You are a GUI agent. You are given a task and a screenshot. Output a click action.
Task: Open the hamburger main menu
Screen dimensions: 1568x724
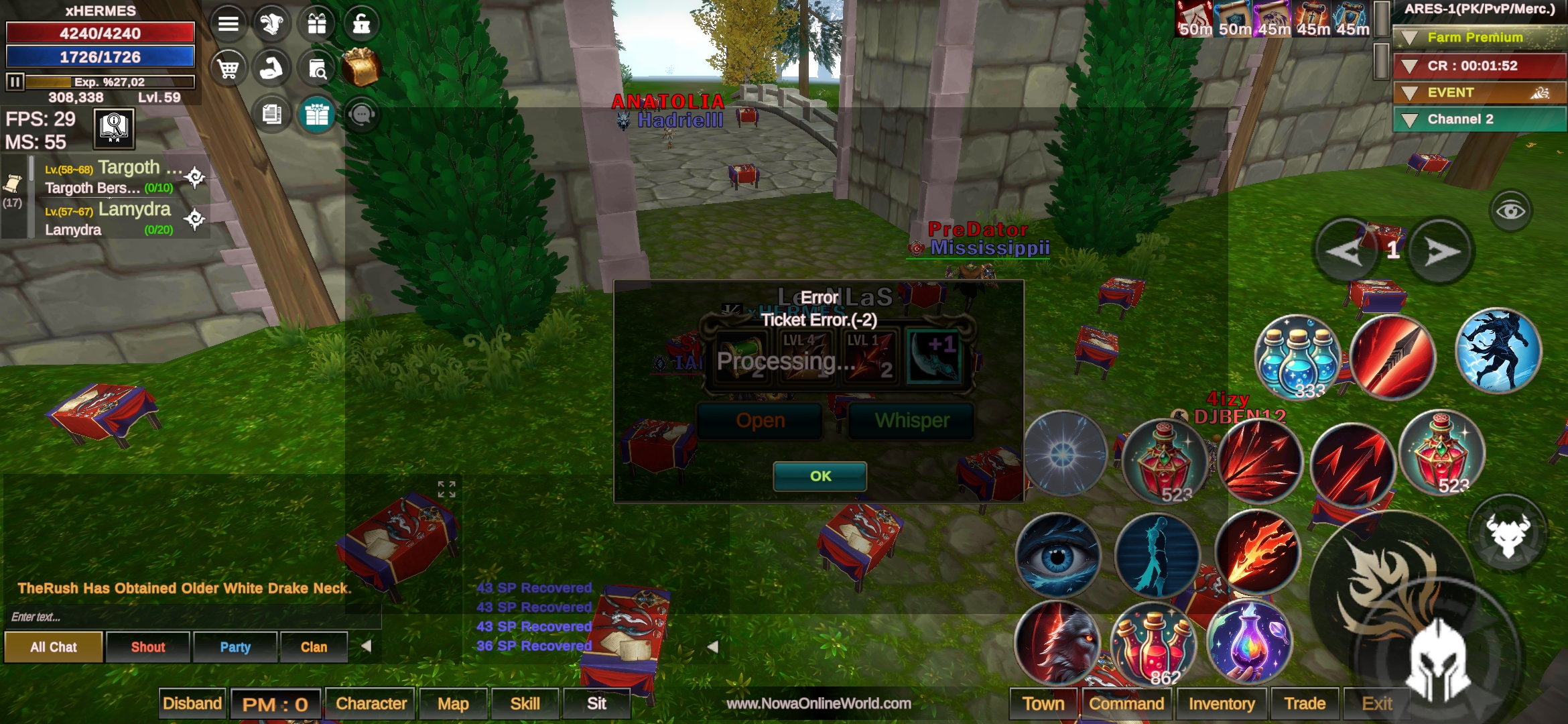click(228, 24)
